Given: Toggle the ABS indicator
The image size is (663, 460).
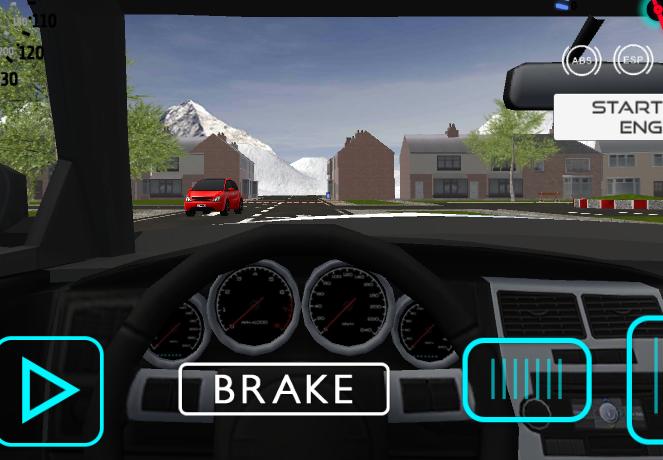Looking at the screenshot, I should coord(581,61).
